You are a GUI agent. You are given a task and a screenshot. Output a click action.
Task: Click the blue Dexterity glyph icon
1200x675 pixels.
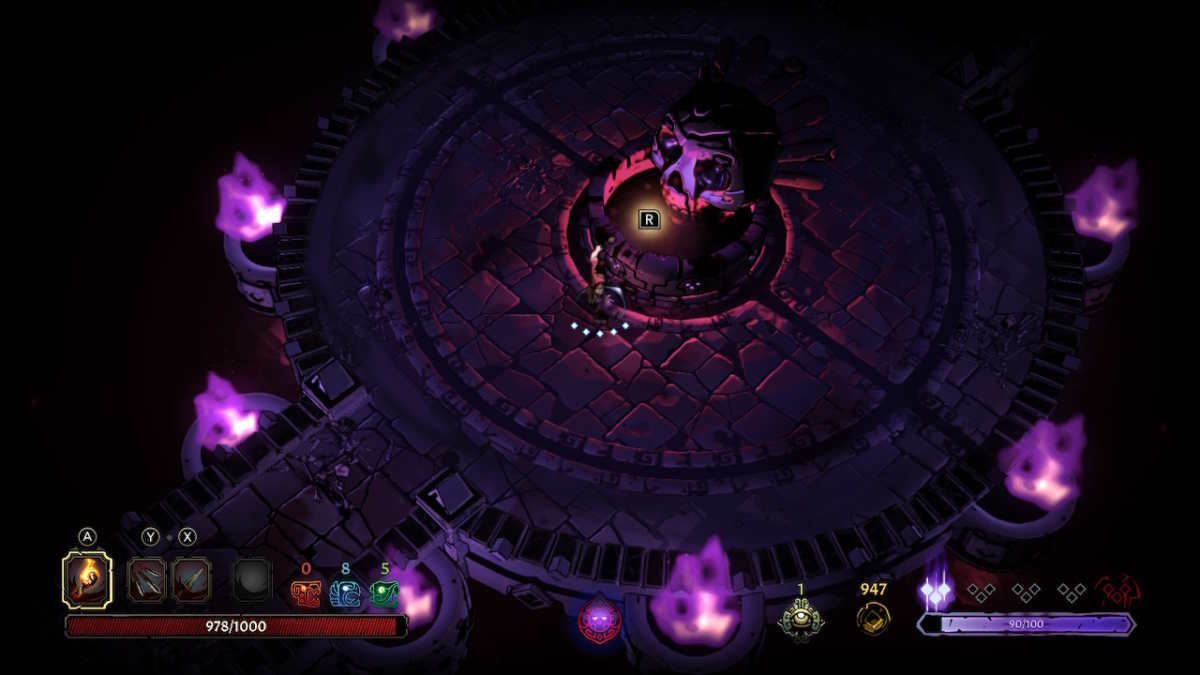click(345, 594)
